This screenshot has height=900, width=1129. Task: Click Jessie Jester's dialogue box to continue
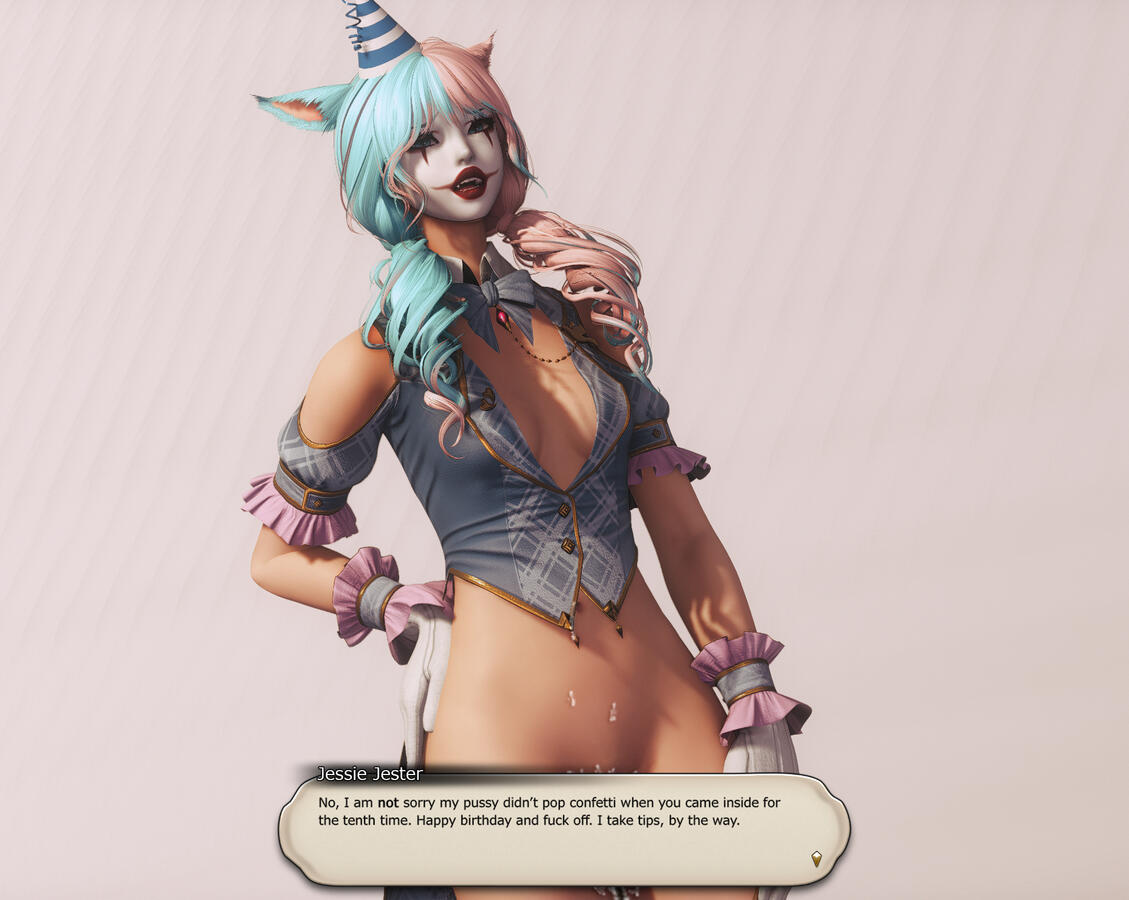(x=564, y=830)
